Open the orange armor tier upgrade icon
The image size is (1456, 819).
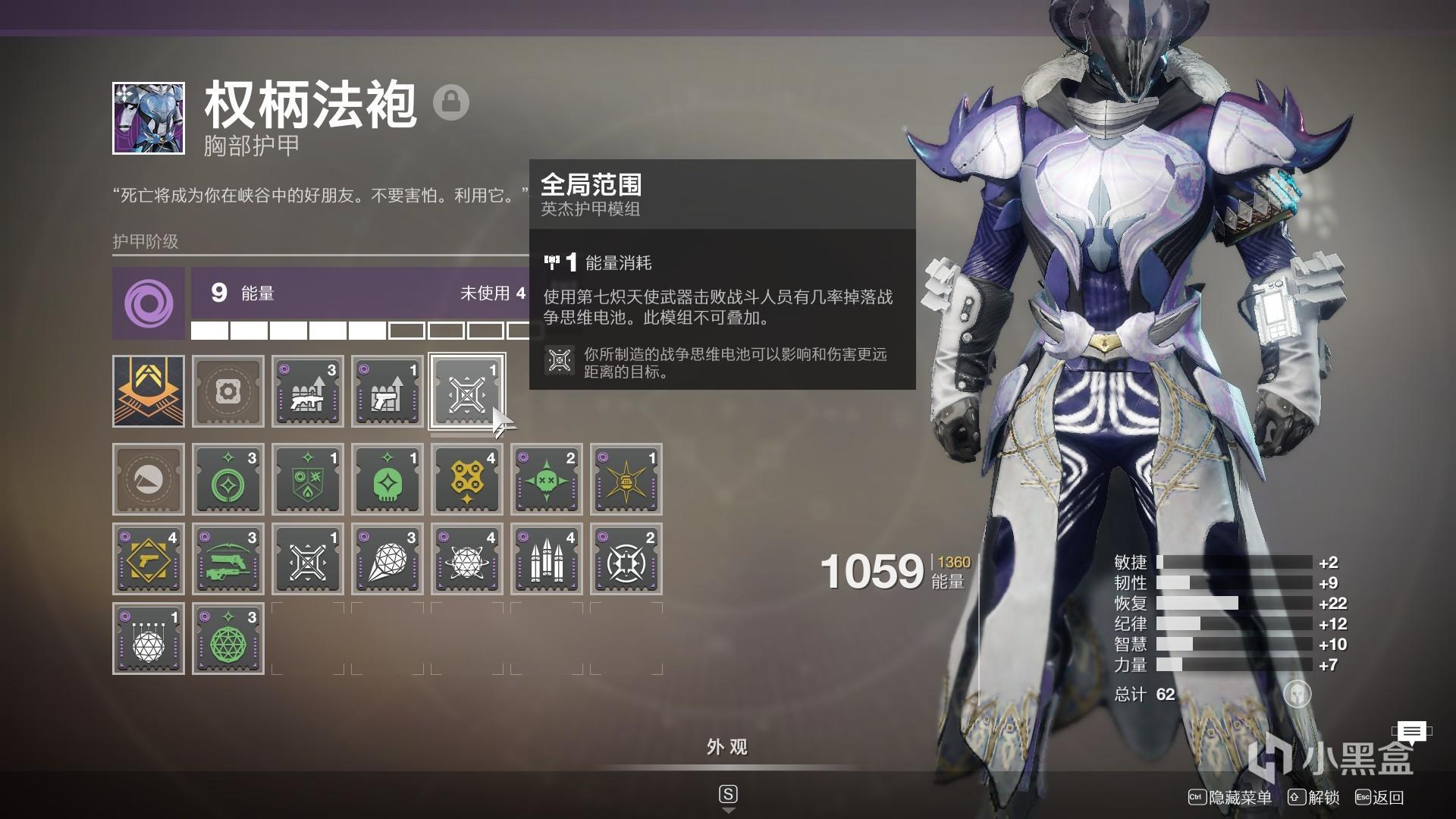[x=149, y=391]
